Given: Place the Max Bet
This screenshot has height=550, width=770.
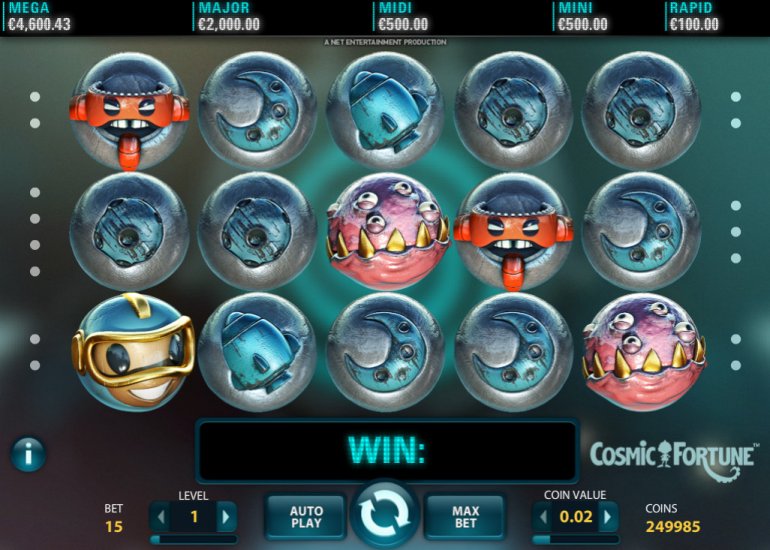Looking at the screenshot, I should pos(465,516).
